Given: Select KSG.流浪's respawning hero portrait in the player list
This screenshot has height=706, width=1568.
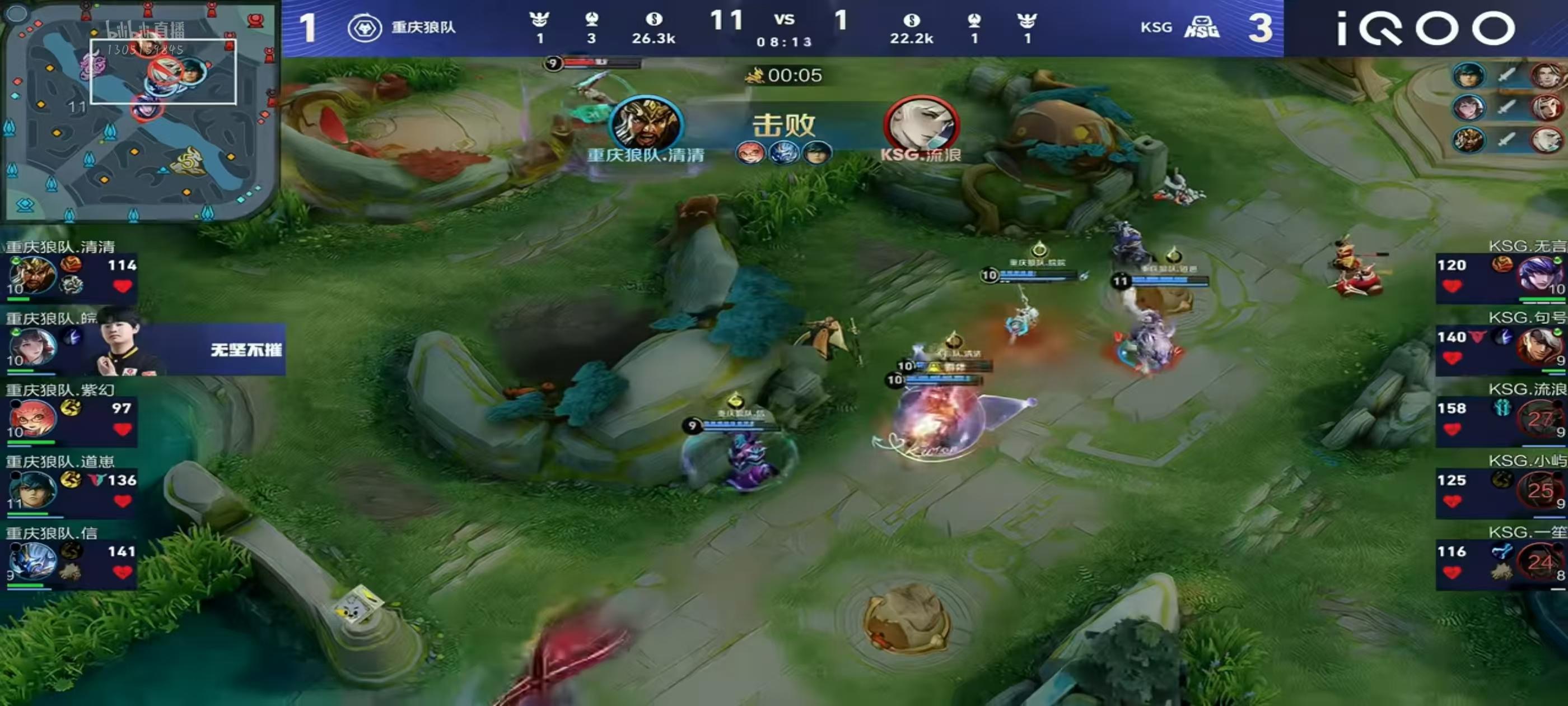Looking at the screenshot, I should click(1538, 419).
